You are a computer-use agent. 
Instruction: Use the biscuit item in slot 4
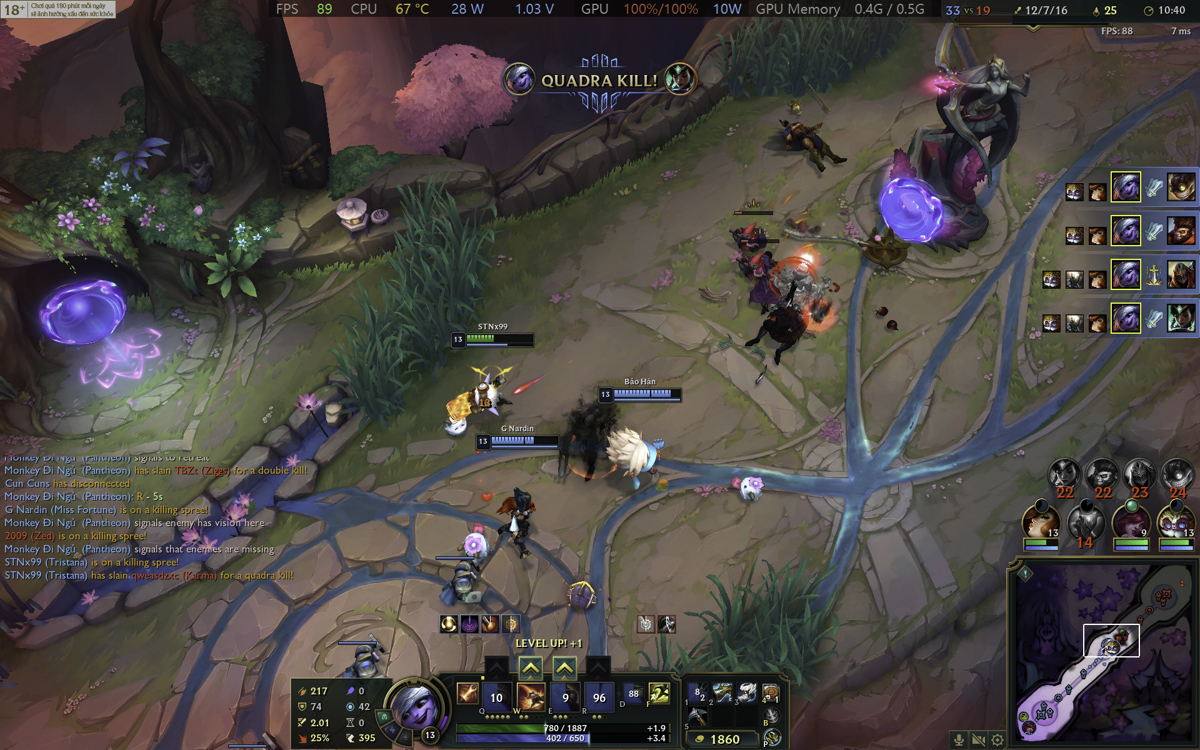(770, 693)
